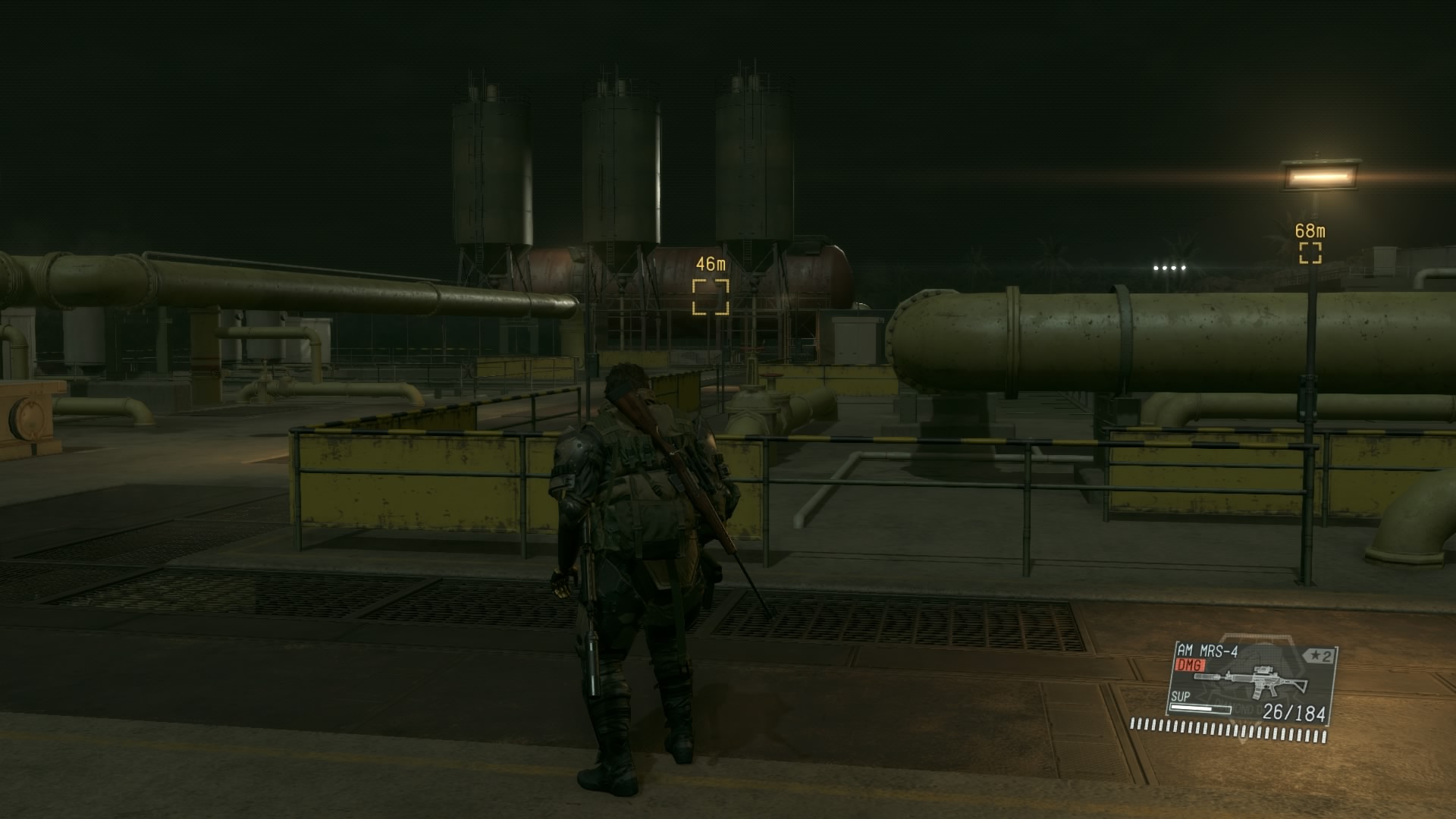Click the 46m objective marker bracket
This screenshot has width=1456, height=819.
pos(710,297)
